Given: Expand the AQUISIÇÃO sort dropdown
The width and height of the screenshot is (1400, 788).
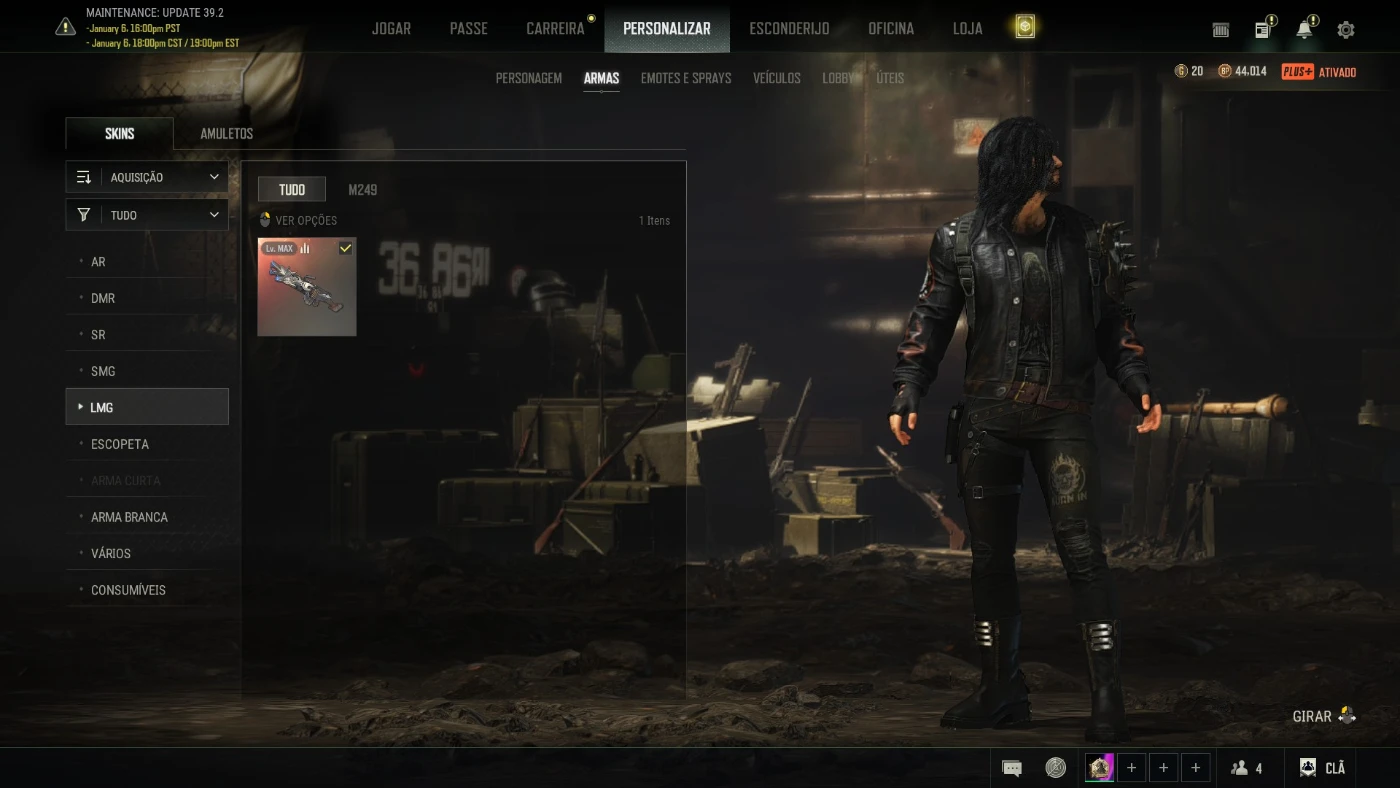Looking at the screenshot, I should [147, 177].
